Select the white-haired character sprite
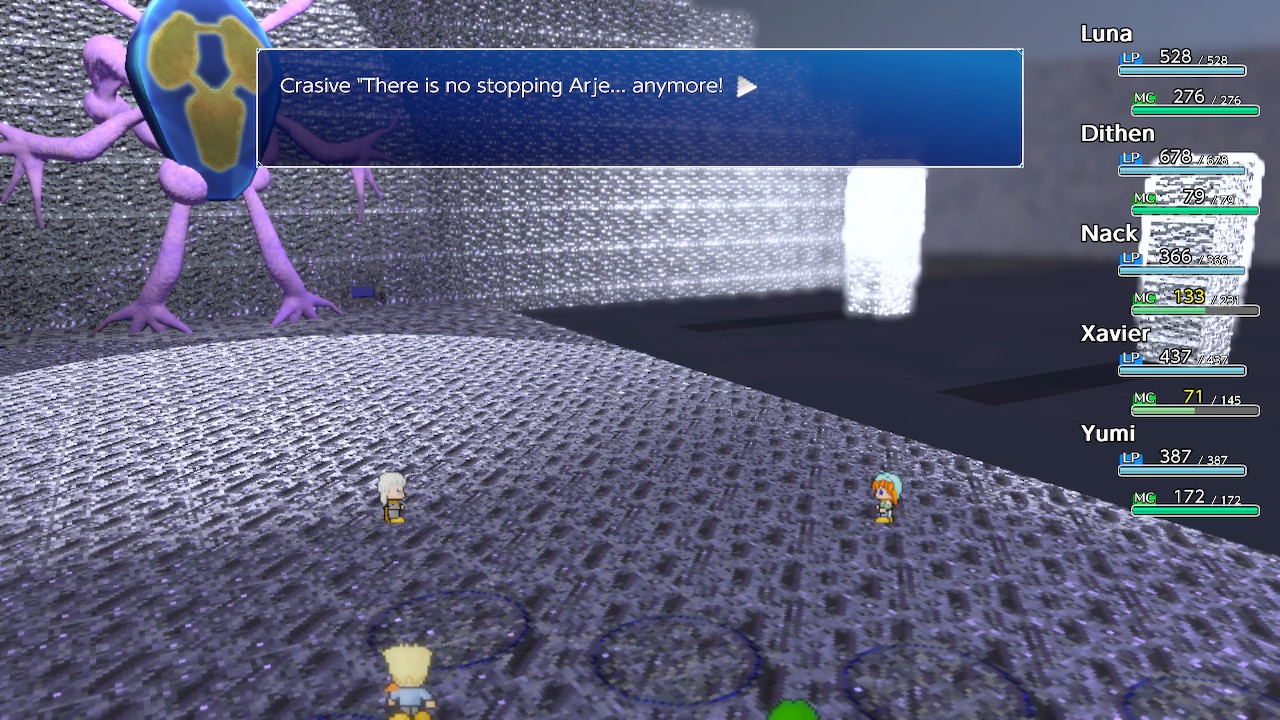This screenshot has width=1280, height=720. point(392,497)
